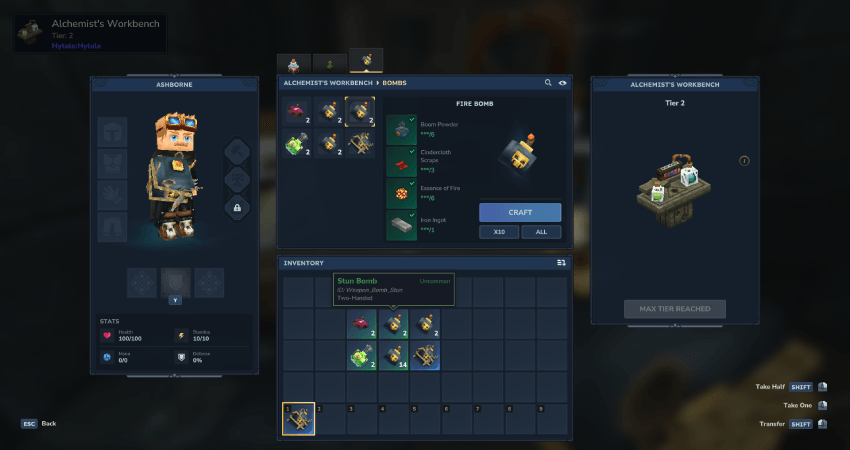Select hotbar slot 1 item

298,419
